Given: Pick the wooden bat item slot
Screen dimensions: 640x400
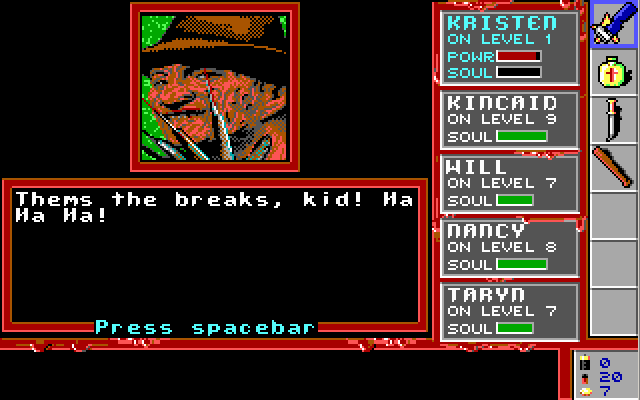Looking at the screenshot, I should [613, 167].
